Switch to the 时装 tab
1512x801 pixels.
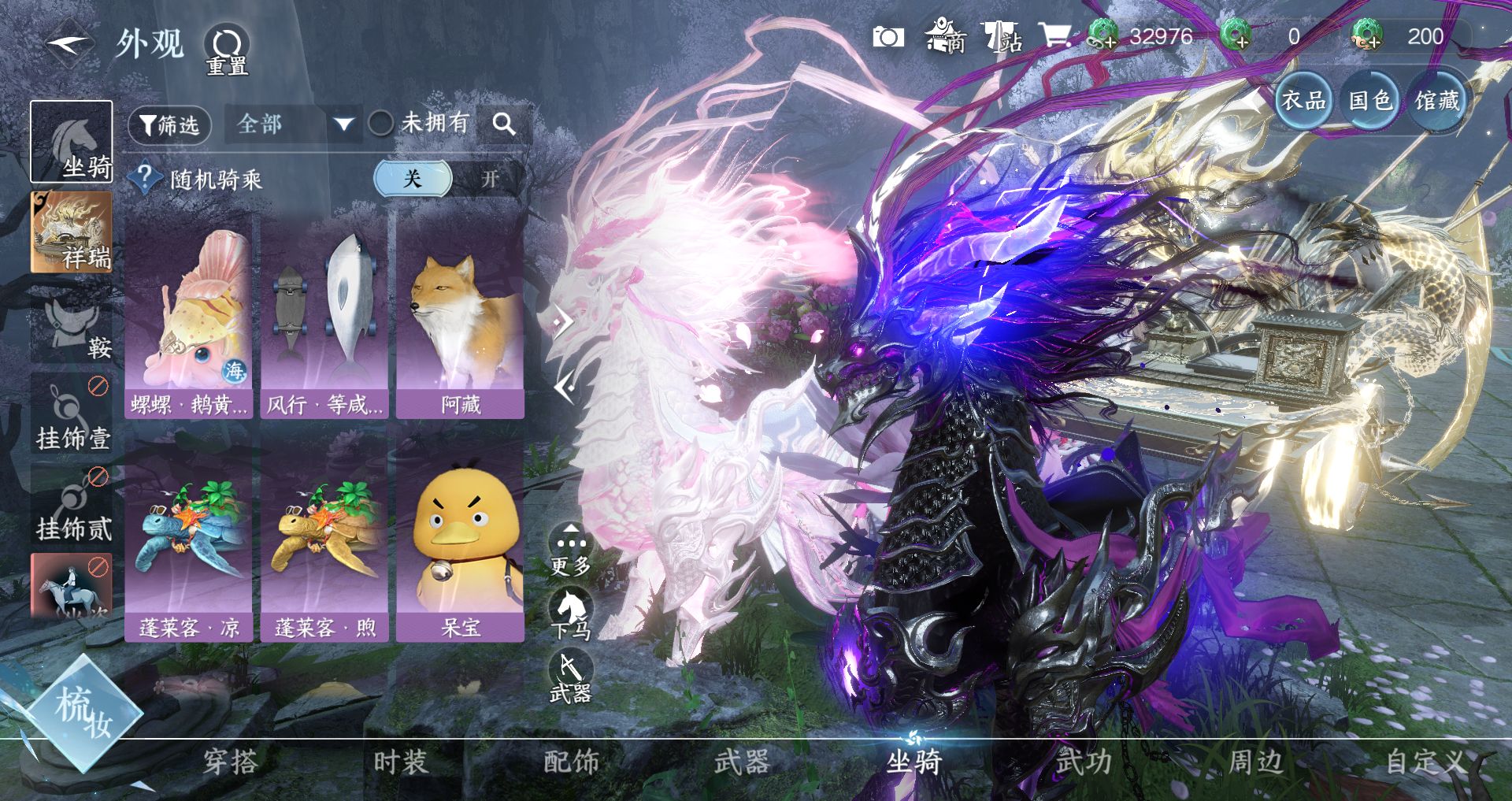tap(400, 762)
